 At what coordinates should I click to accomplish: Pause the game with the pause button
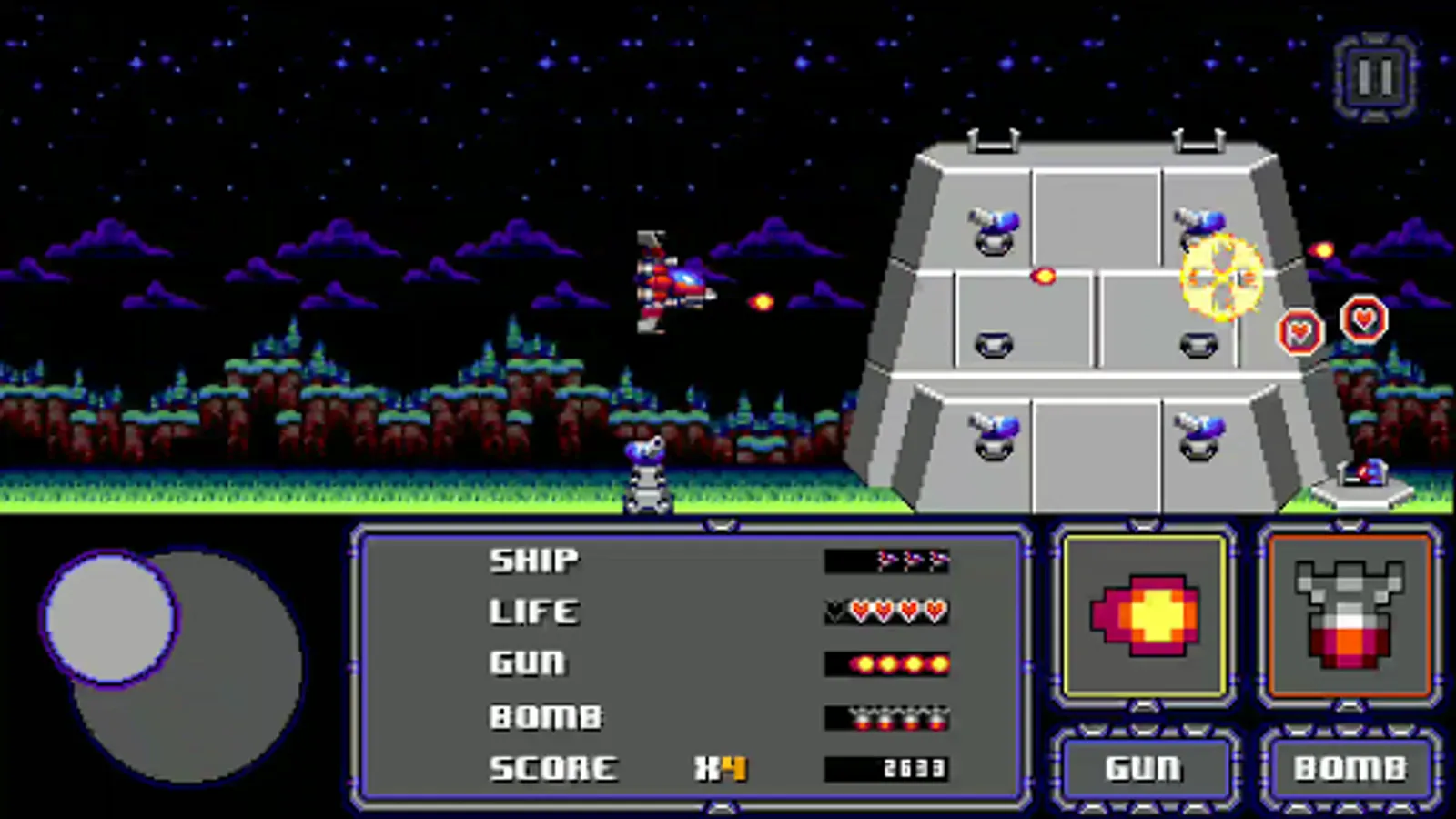pyautogui.click(x=1375, y=77)
